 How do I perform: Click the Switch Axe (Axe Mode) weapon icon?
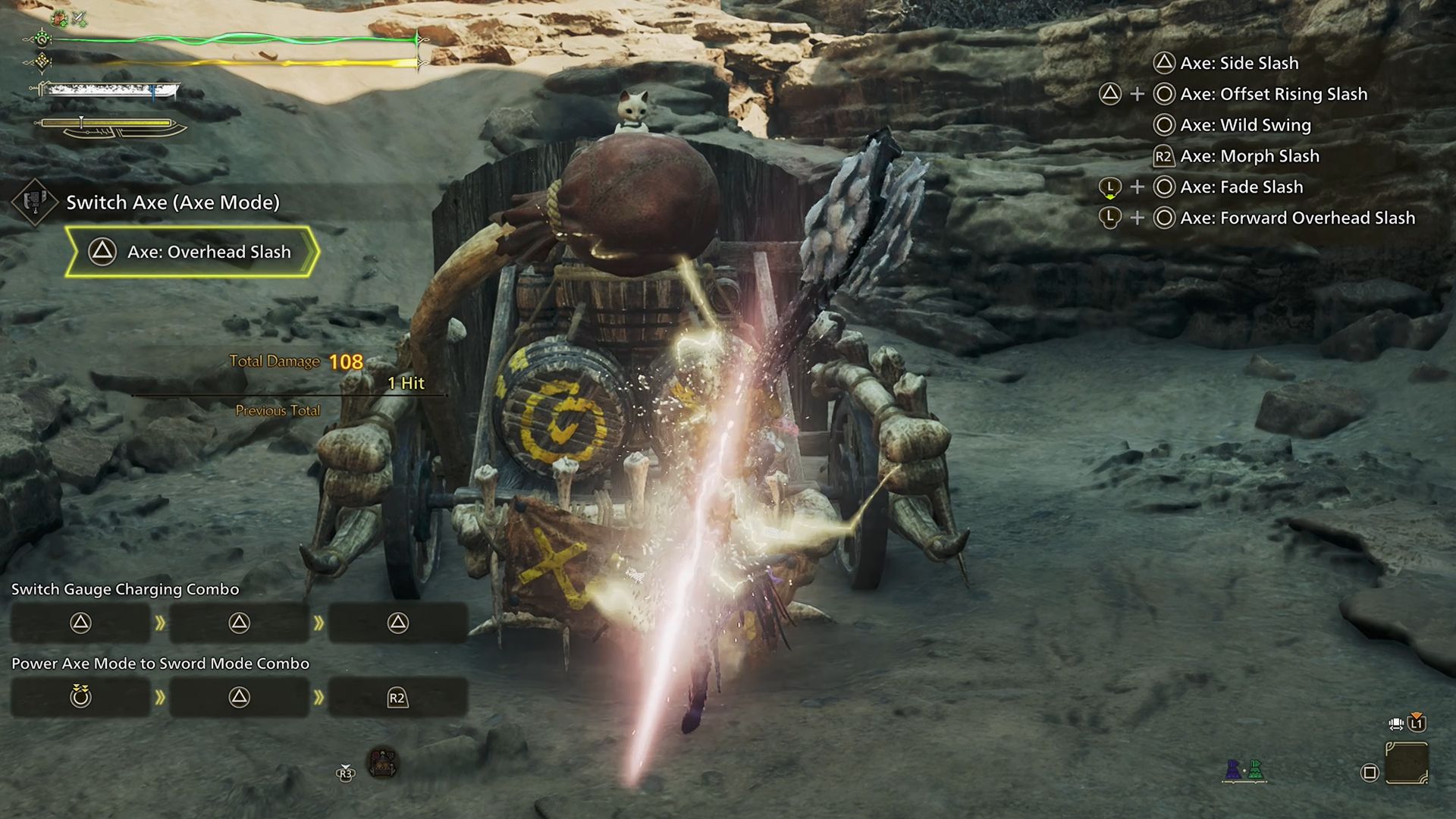34,202
